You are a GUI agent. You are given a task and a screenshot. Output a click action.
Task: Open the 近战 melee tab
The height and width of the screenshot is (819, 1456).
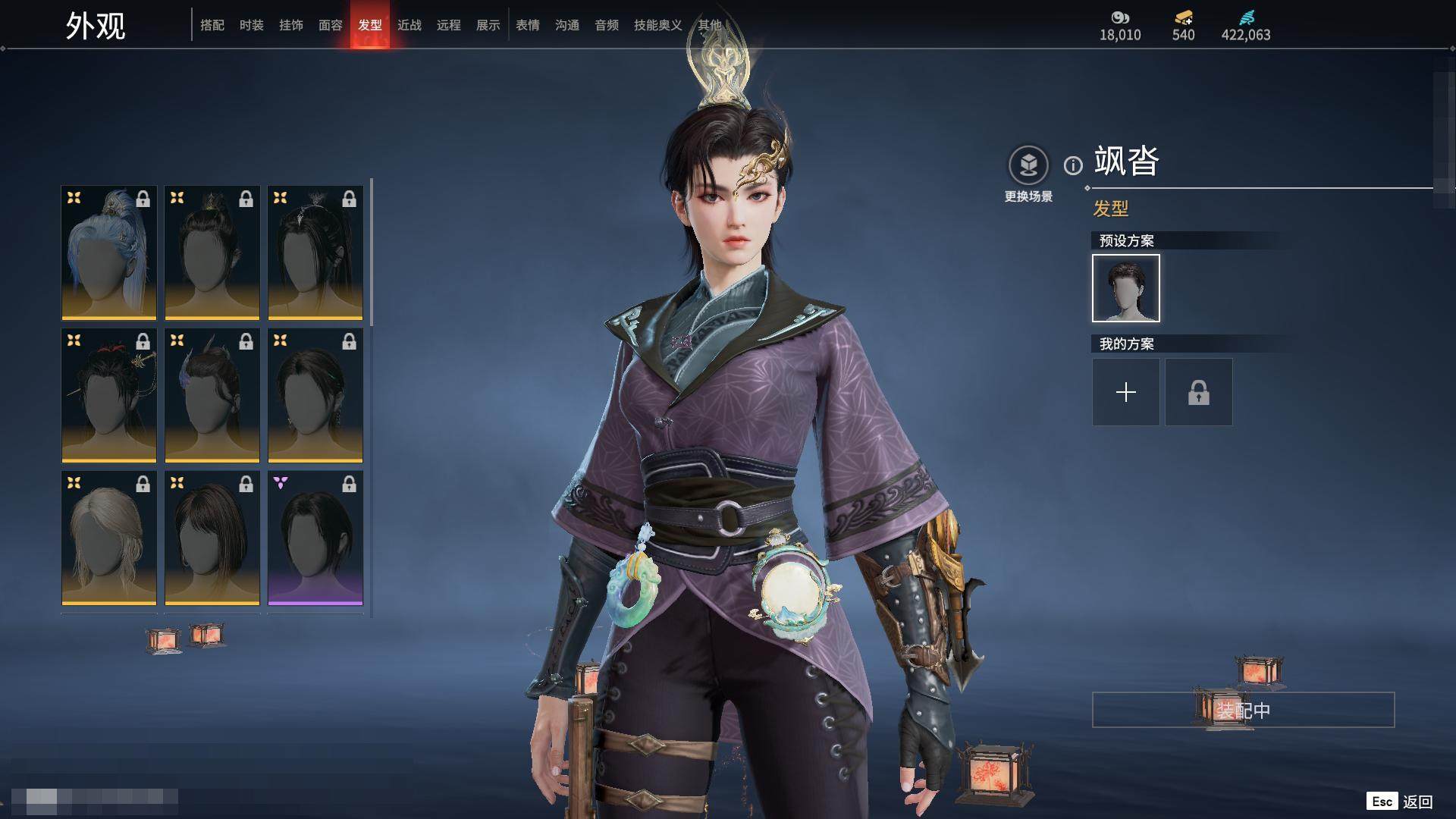[x=409, y=25]
